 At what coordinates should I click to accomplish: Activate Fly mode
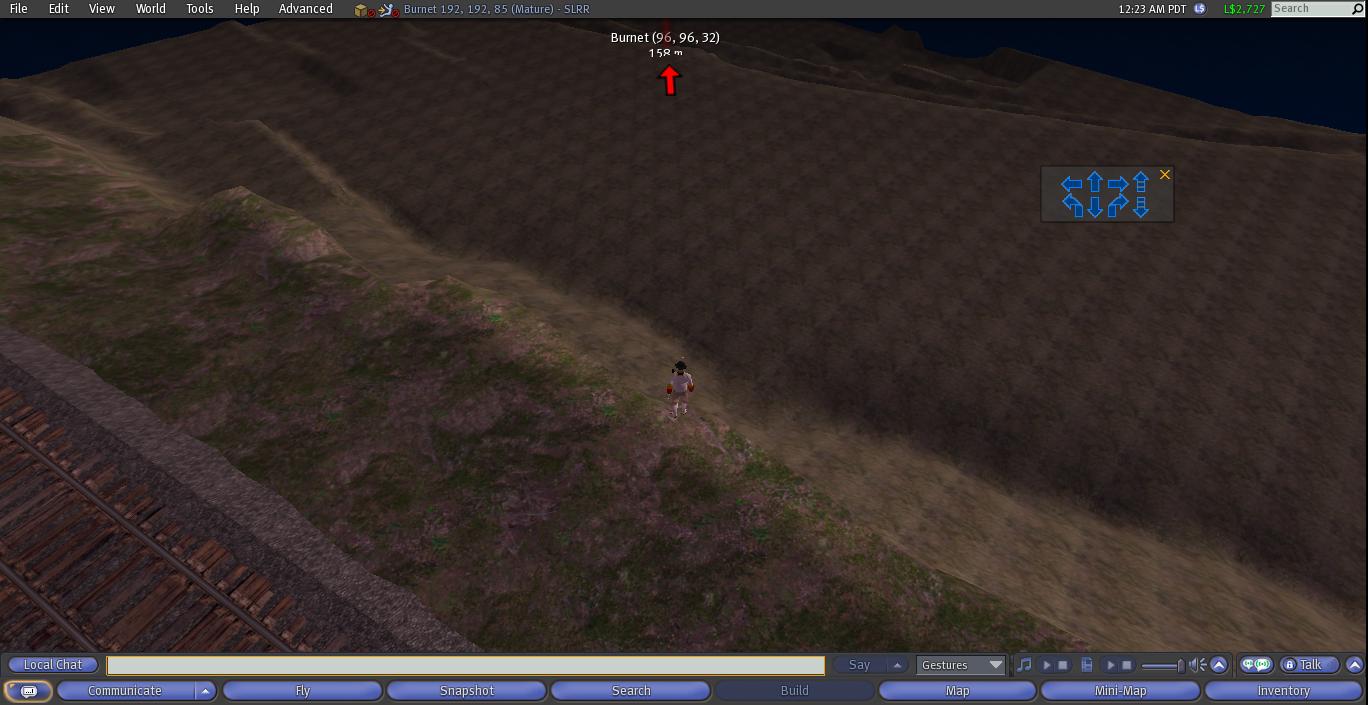tap(302, 691)
